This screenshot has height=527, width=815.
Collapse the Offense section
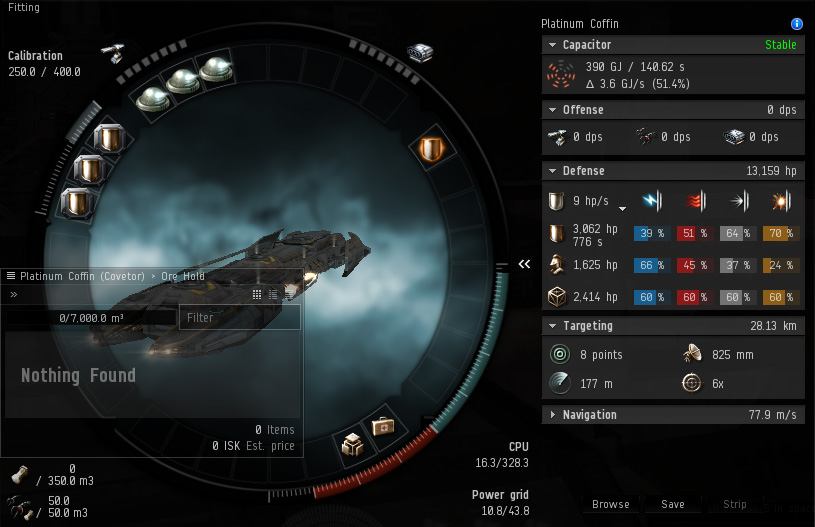552,110
